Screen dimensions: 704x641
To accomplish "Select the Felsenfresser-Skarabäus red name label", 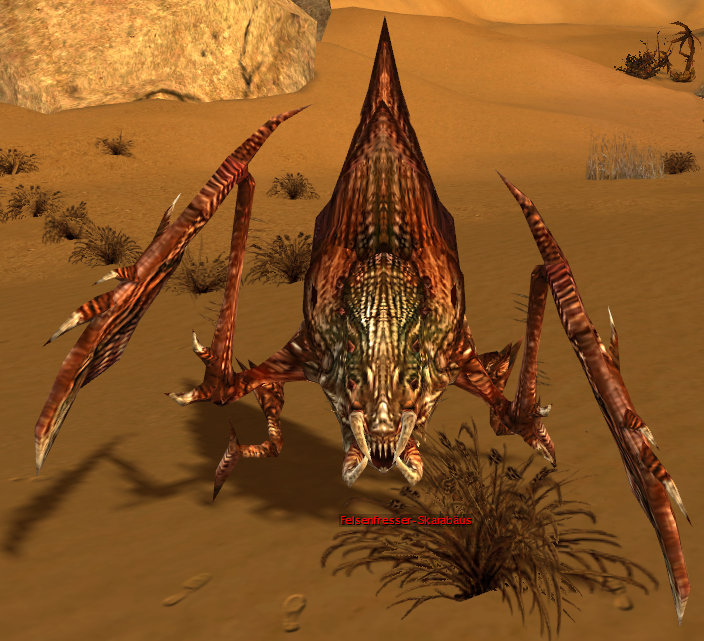I will tap(406, 520).
